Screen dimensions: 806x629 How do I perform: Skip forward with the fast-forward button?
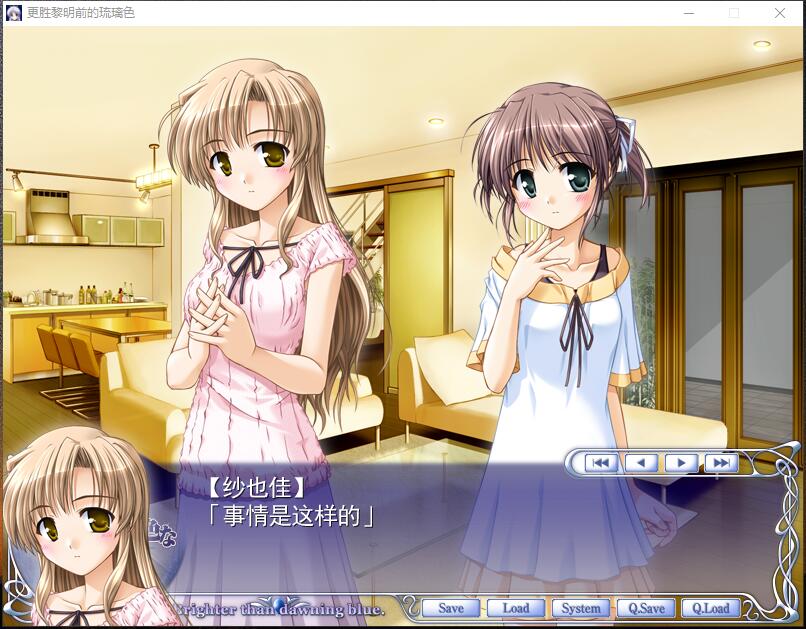coord(721,462)
